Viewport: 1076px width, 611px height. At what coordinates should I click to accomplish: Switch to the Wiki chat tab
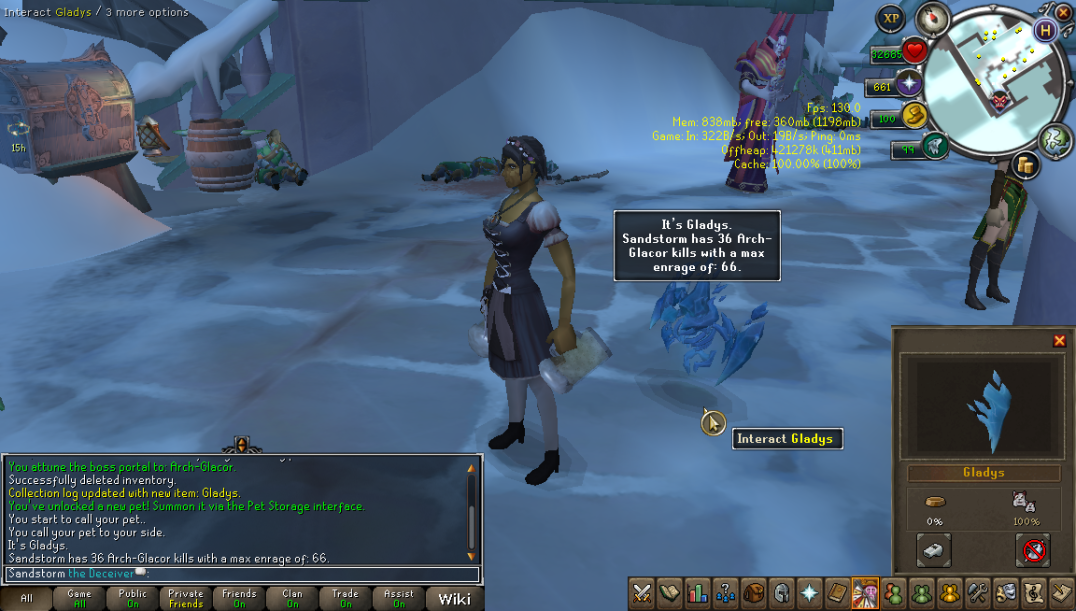point(454,598)
